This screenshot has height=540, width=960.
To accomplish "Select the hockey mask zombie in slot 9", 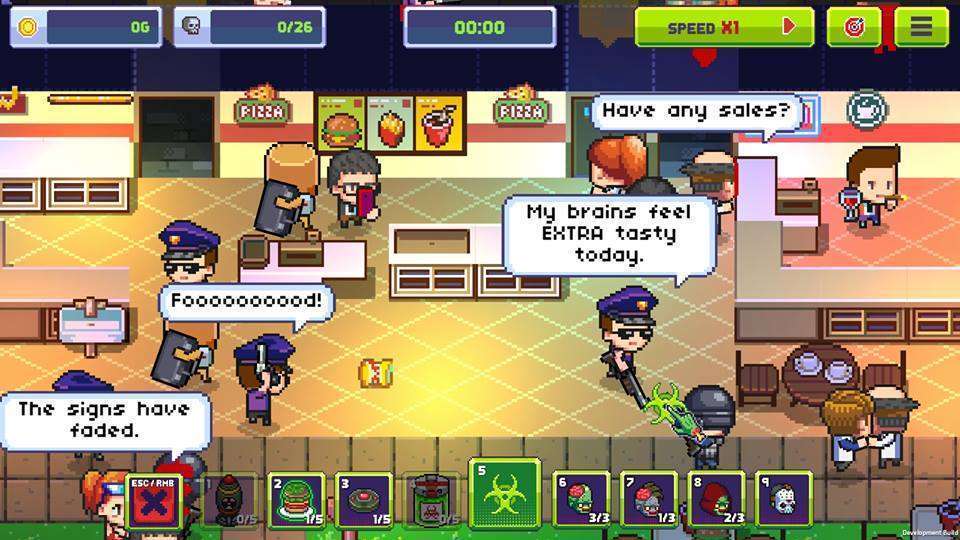I will point(783,498).
